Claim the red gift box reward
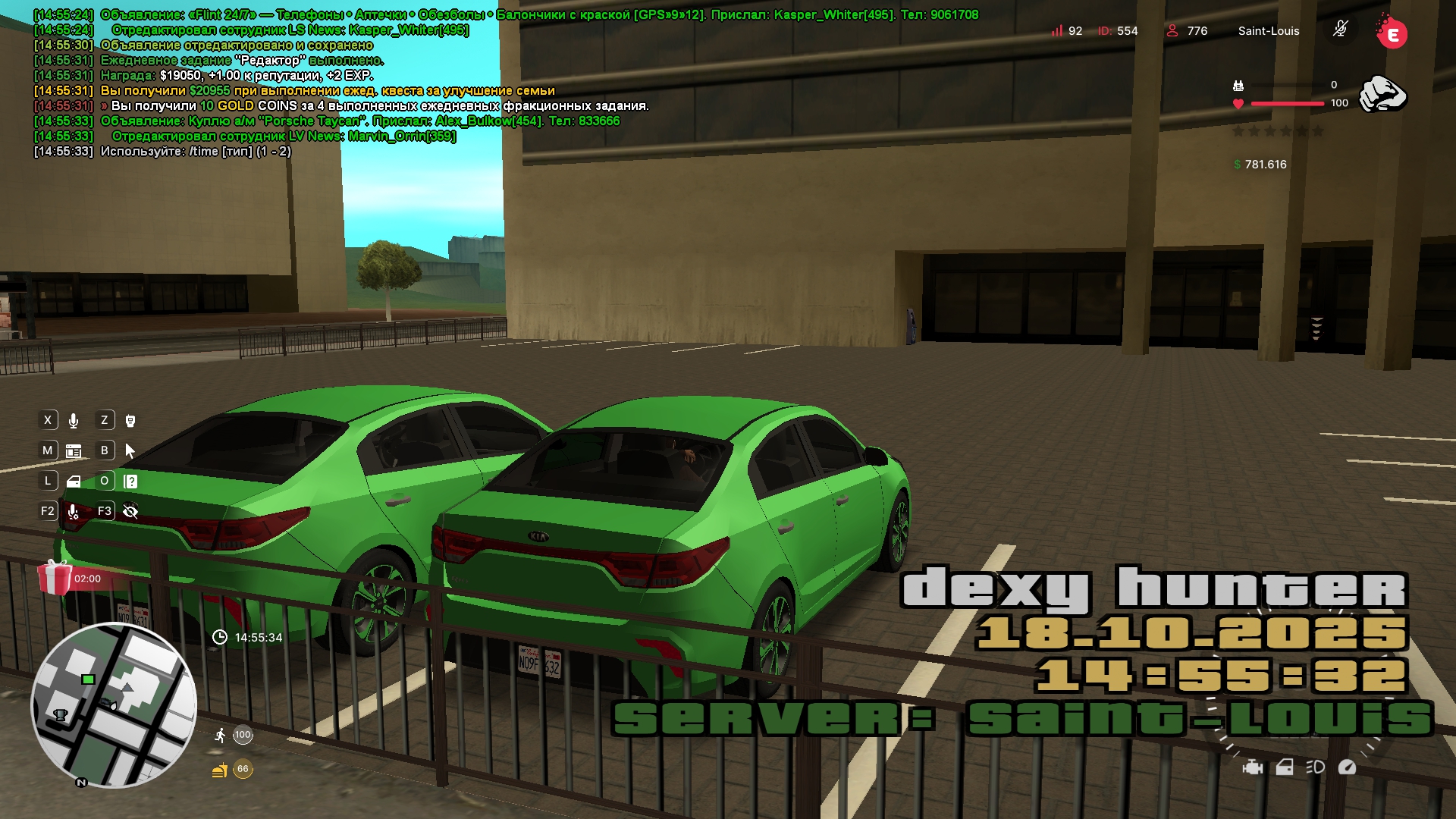 [x=55, y=578]
